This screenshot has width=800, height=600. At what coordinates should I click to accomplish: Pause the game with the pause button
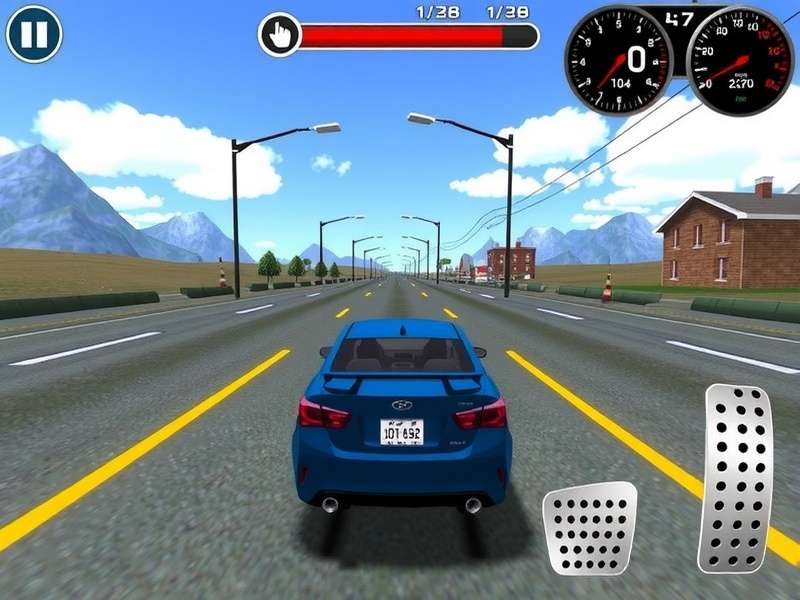34,34
